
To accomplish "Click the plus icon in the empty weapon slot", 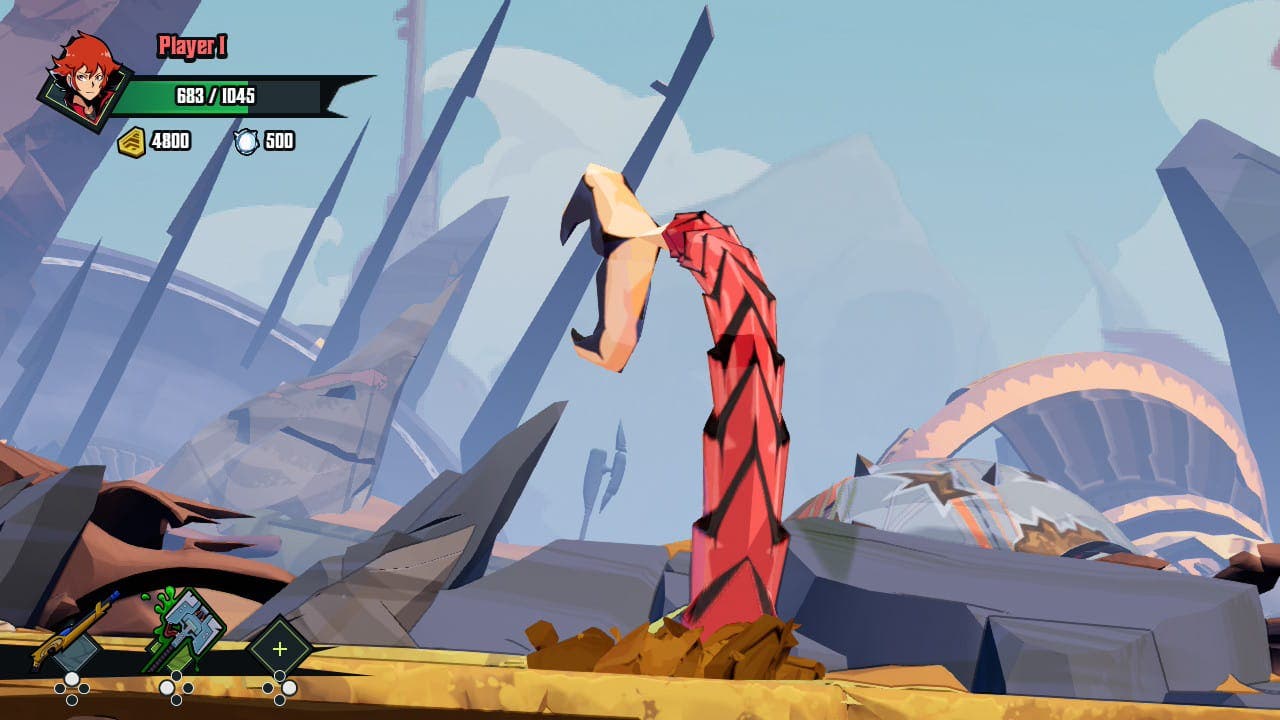I will pyautogui.click(x=278, y=648).
